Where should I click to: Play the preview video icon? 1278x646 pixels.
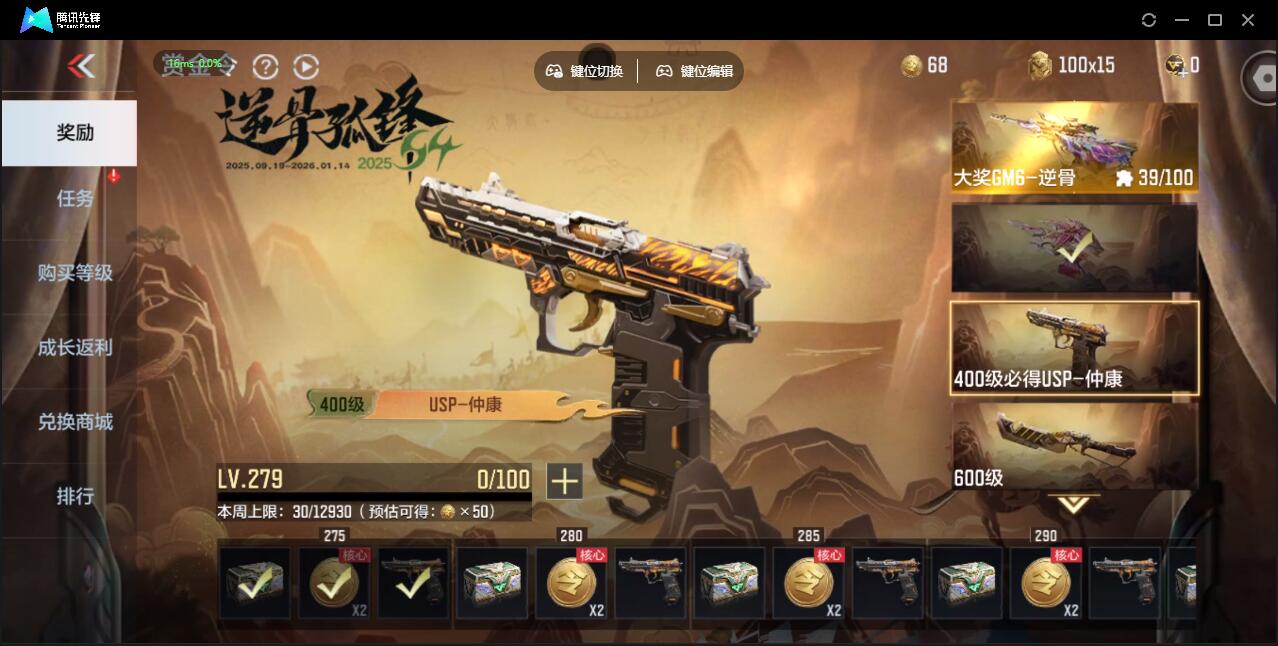click(306, 67)
